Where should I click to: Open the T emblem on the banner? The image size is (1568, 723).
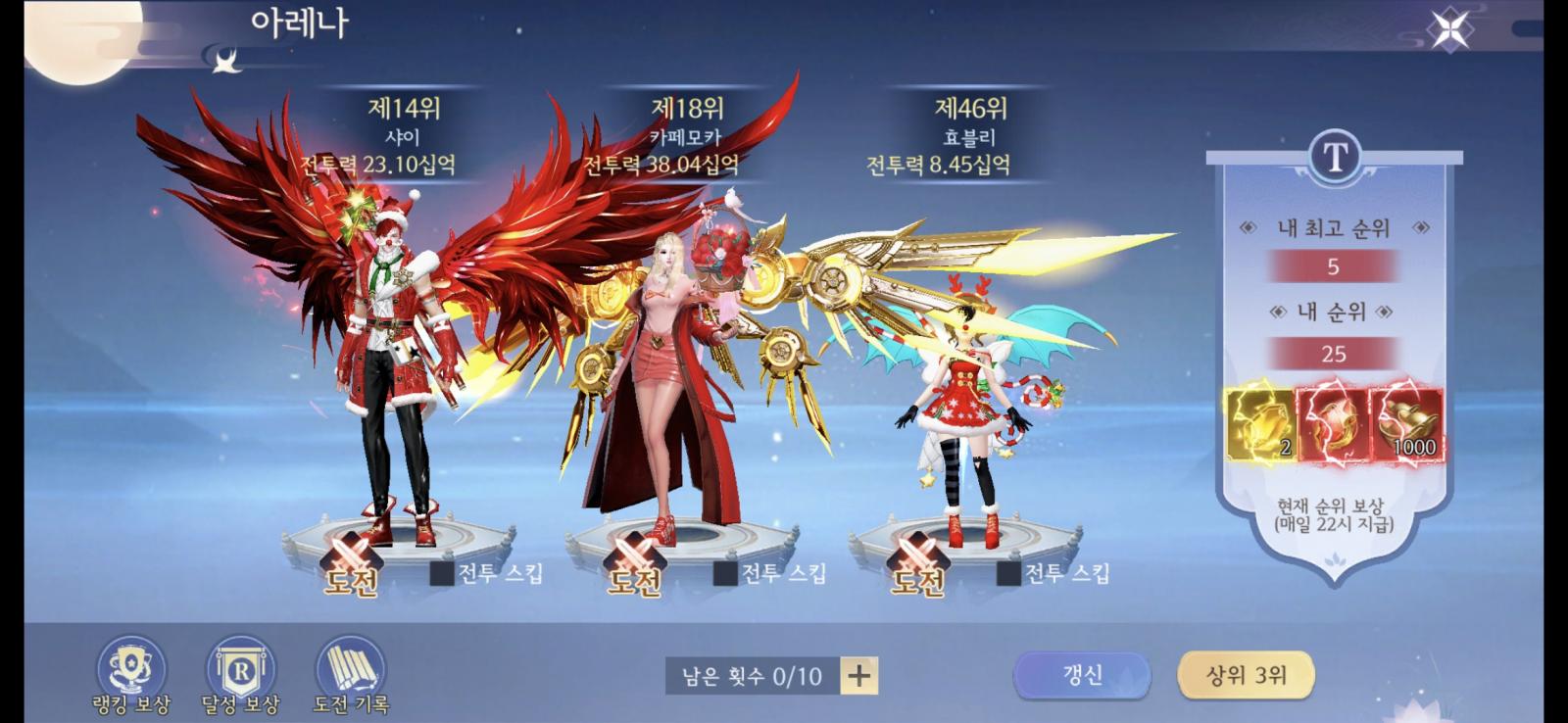(x=1335, y=156)
